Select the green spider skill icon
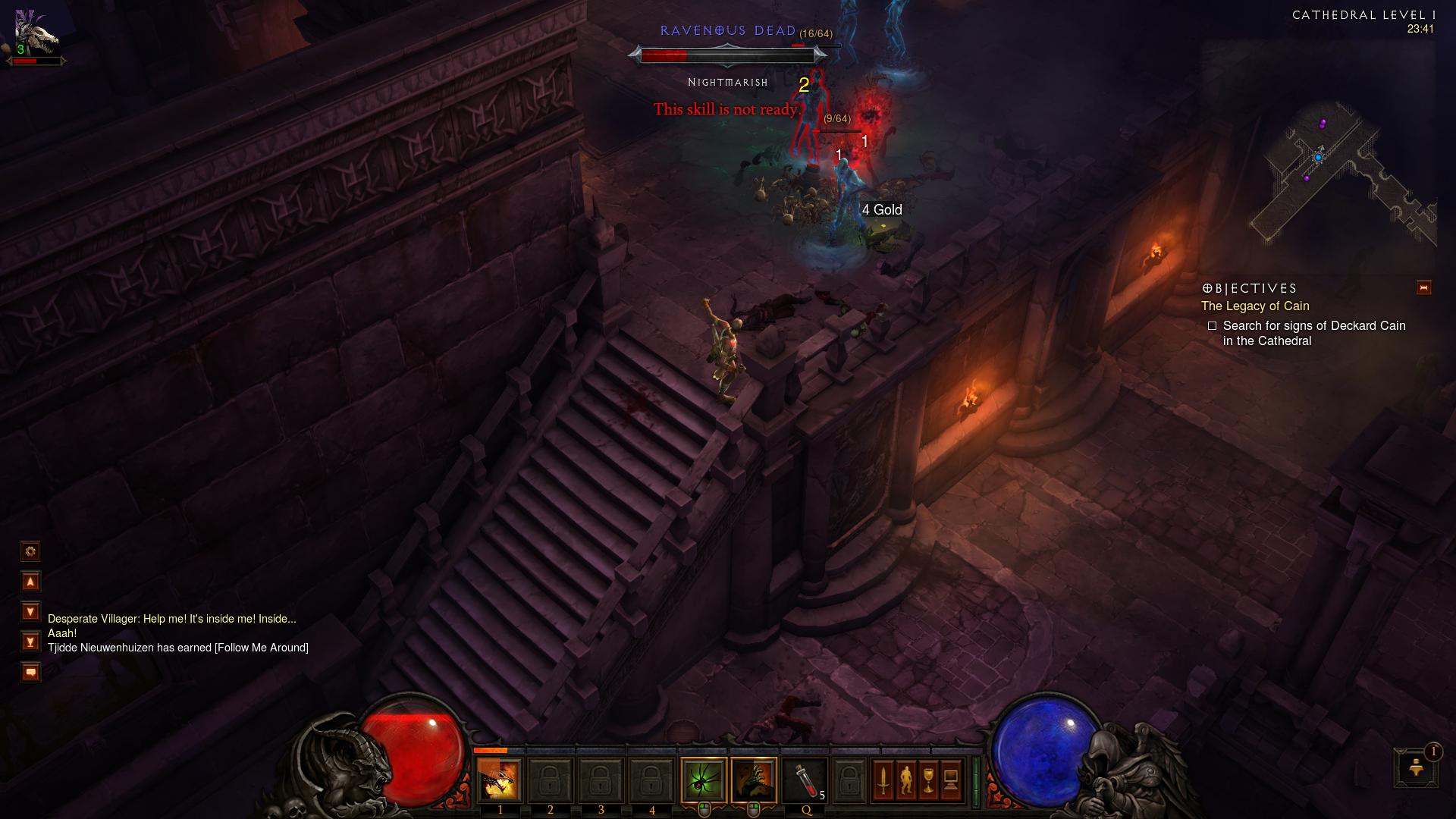The height and width of the screenshot is (819, 1456). [x=703, y=780]
